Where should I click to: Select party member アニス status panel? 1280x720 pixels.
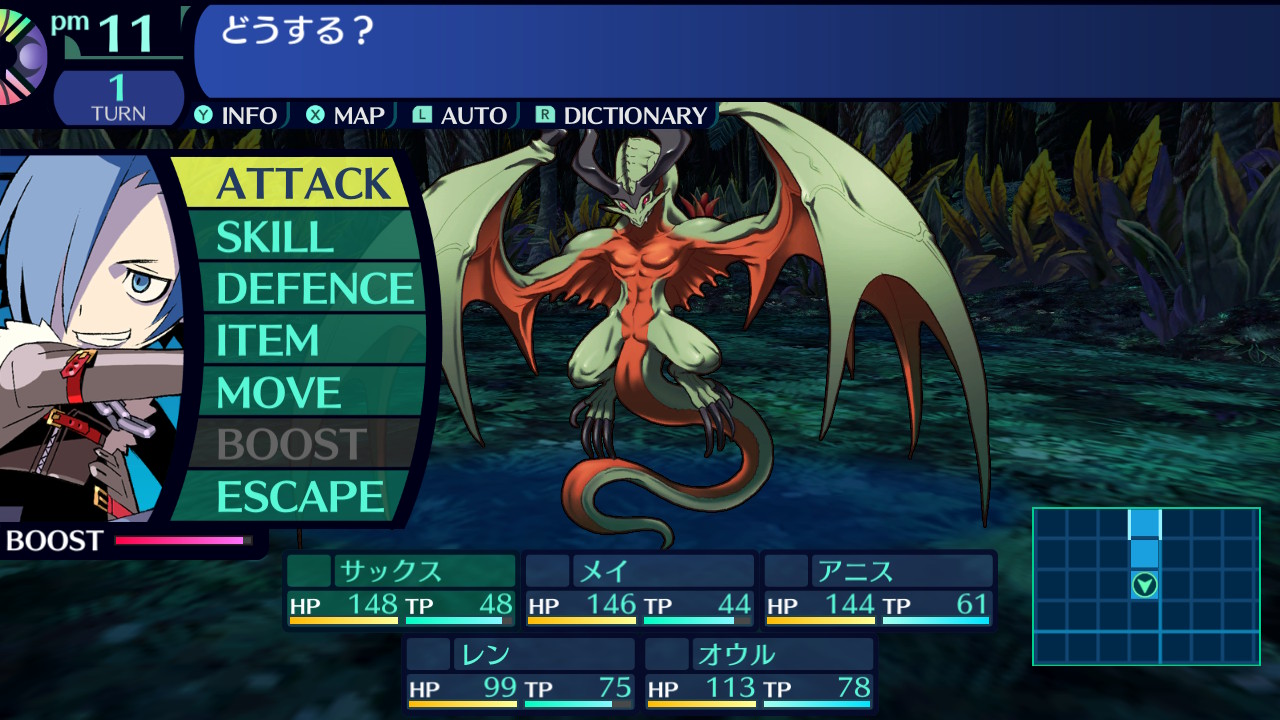point(879,590)
